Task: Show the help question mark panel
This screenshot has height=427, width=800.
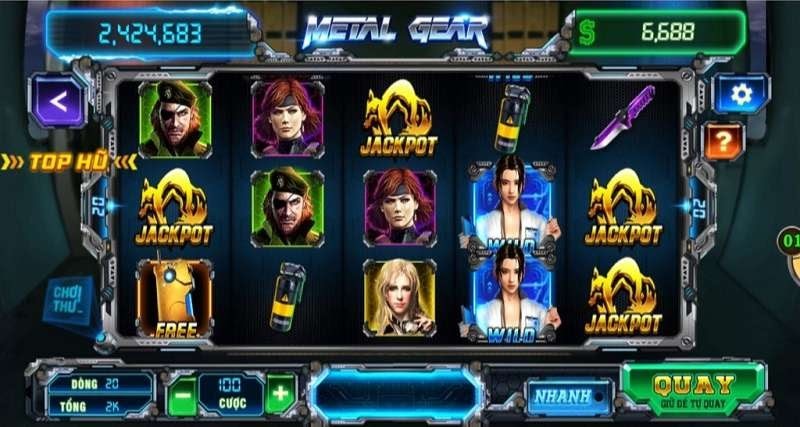Action: 724,140
